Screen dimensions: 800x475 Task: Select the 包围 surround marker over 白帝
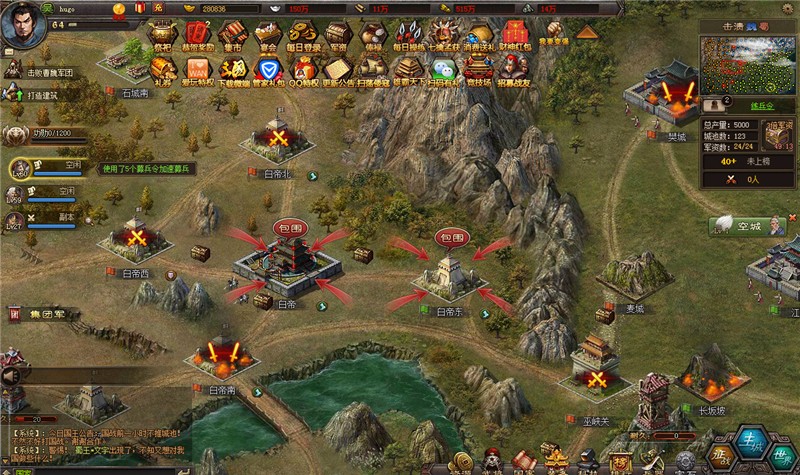[285, 229]
